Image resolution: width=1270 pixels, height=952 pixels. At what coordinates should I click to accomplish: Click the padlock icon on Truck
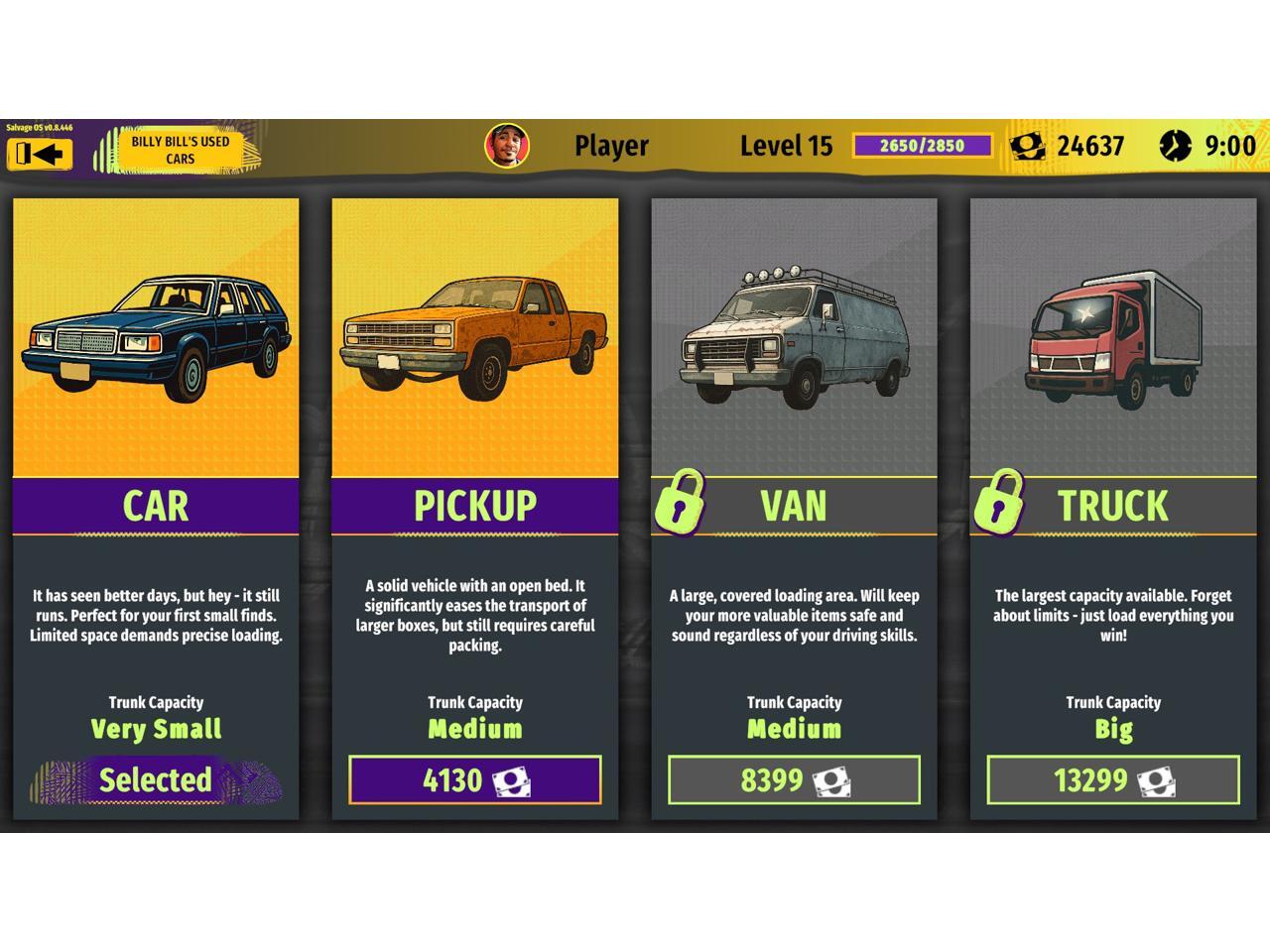tap(999, 502)
